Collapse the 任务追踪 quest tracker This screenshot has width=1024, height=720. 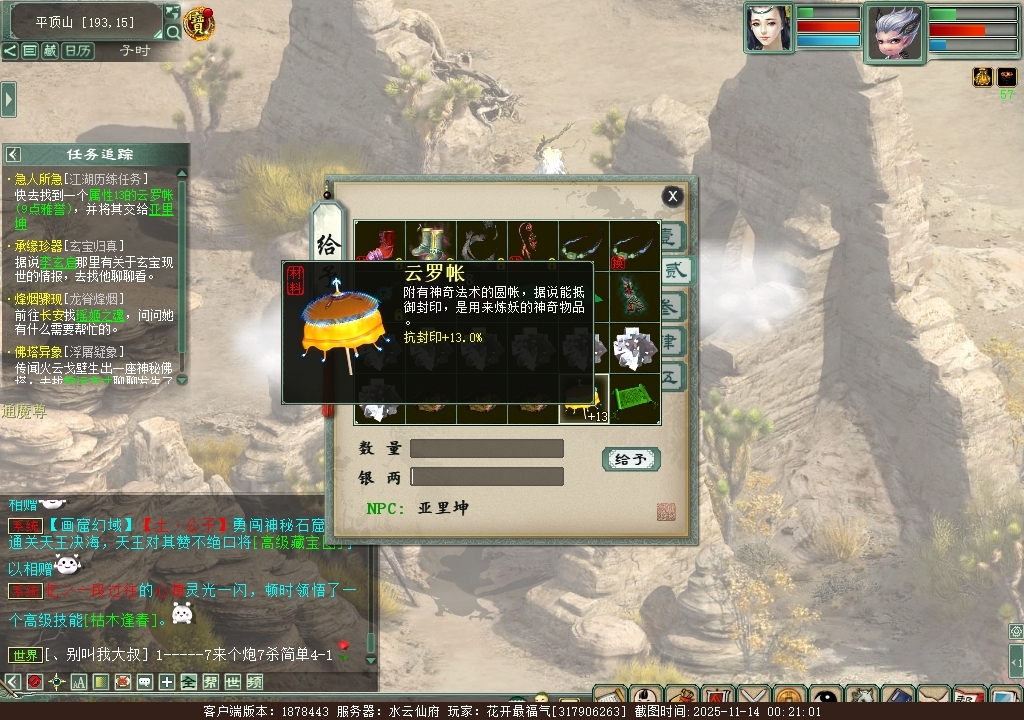pos(13,154)
